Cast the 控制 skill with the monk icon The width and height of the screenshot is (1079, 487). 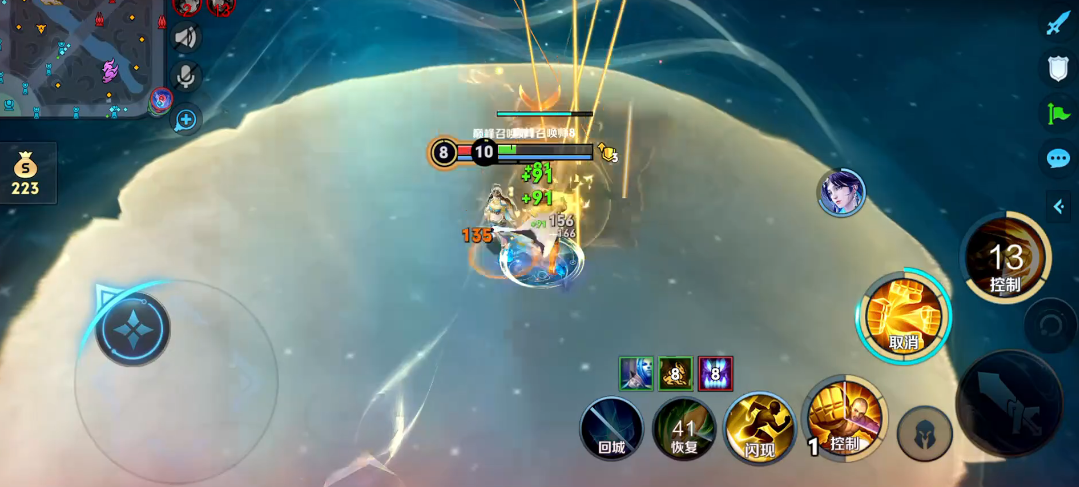845,418
